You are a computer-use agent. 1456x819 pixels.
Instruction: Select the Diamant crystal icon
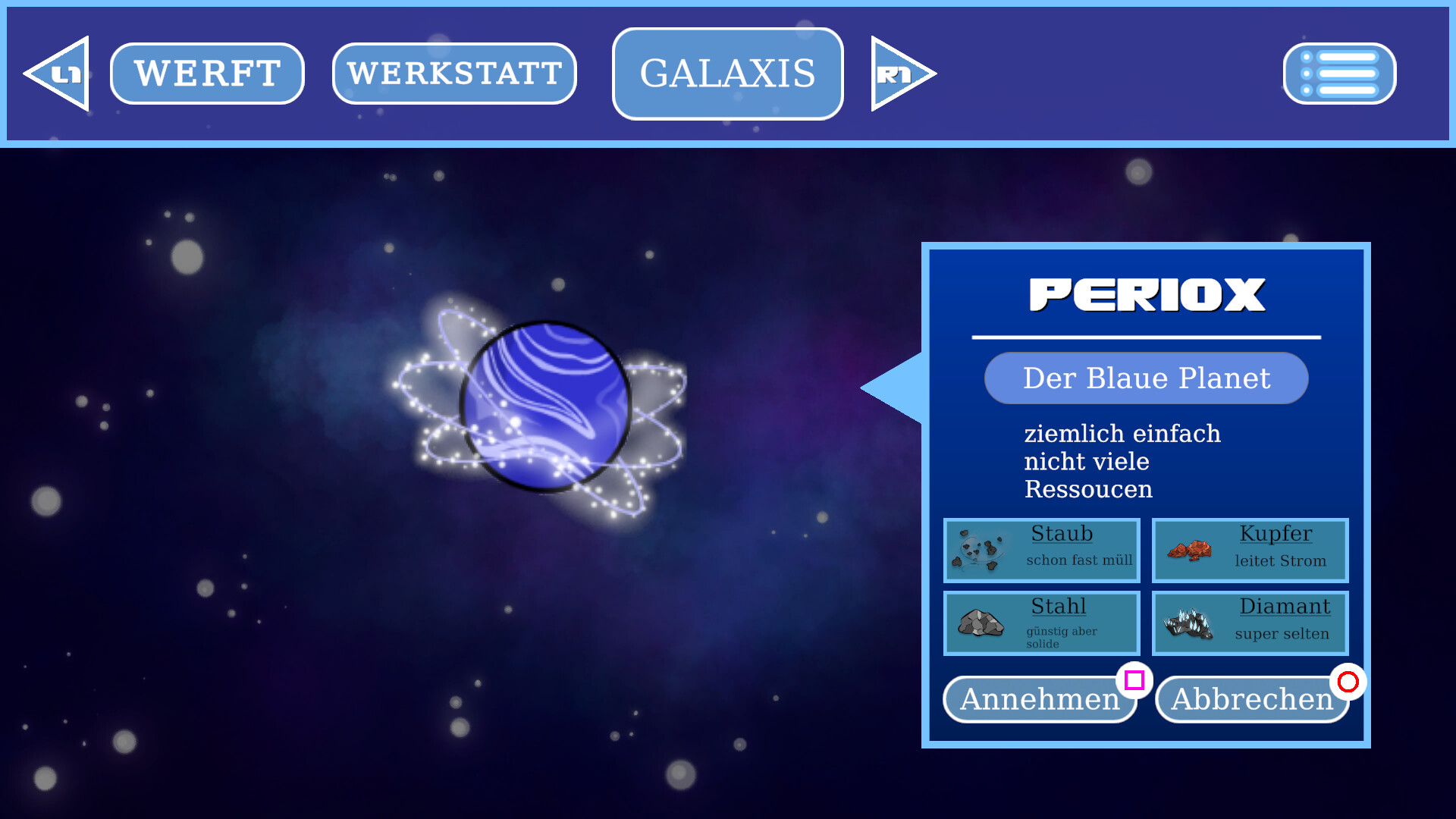1188,623
